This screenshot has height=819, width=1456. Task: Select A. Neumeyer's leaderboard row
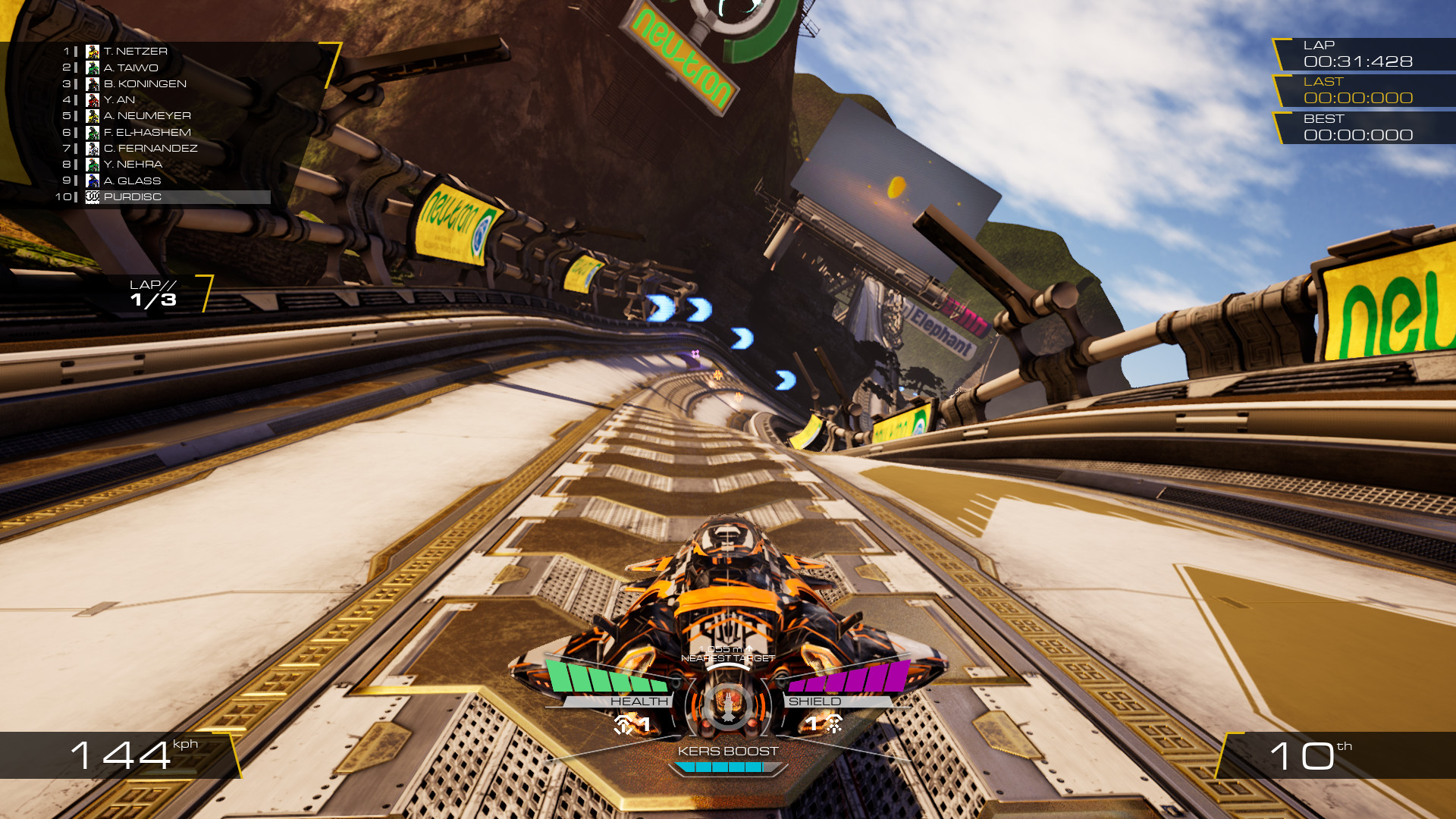(x=146, y=116)
